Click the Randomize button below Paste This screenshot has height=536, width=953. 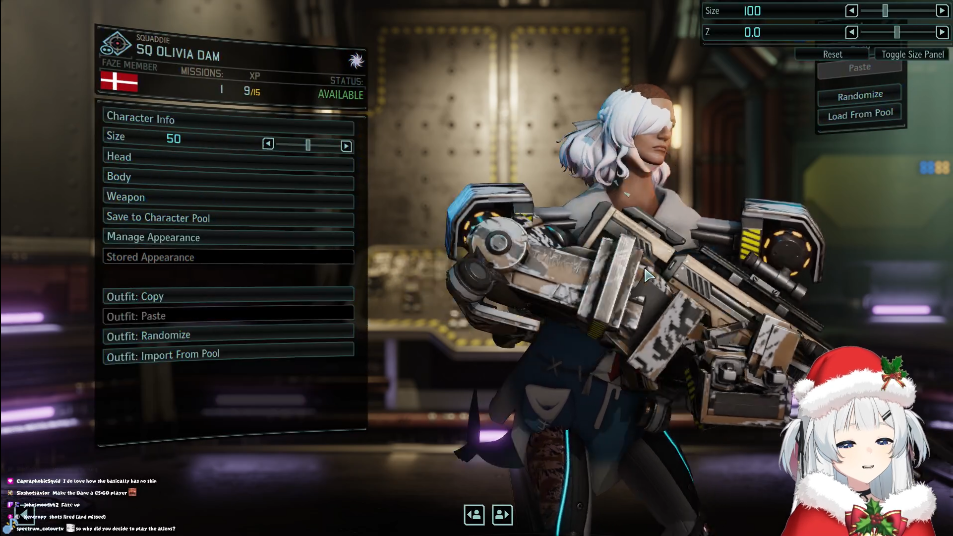[860, 95]
